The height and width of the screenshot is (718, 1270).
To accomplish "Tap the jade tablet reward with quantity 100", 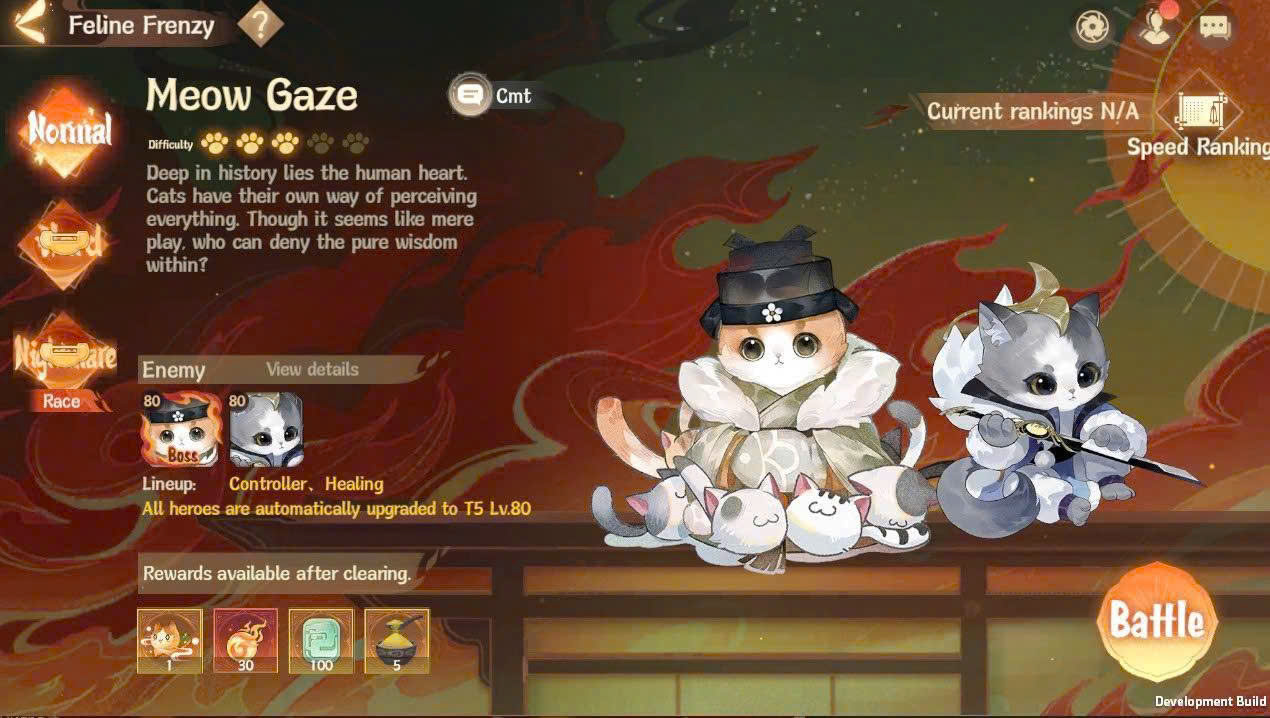I will point(321,640).
